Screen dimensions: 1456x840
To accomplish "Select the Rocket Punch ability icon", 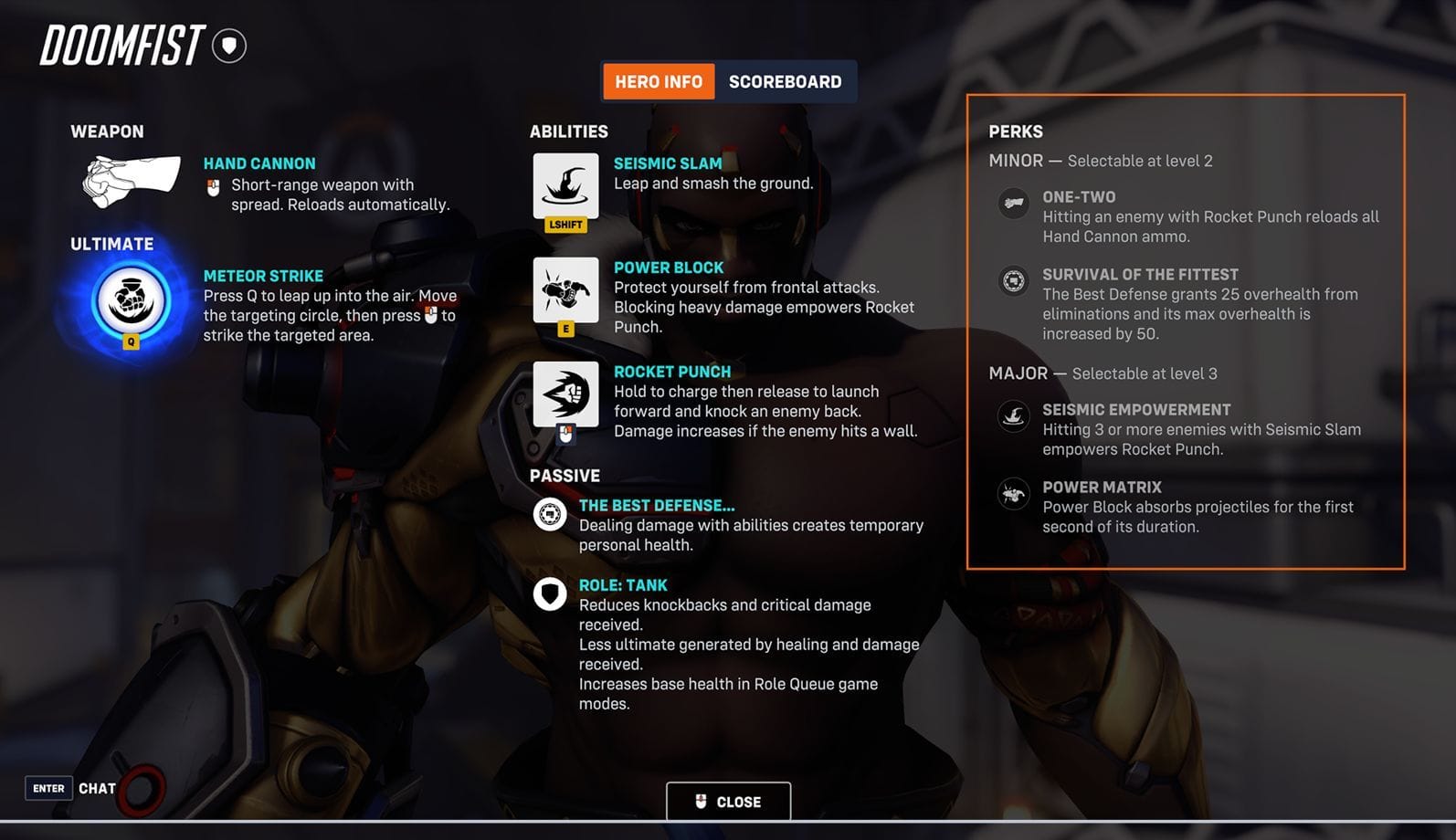I will point(564,394).
